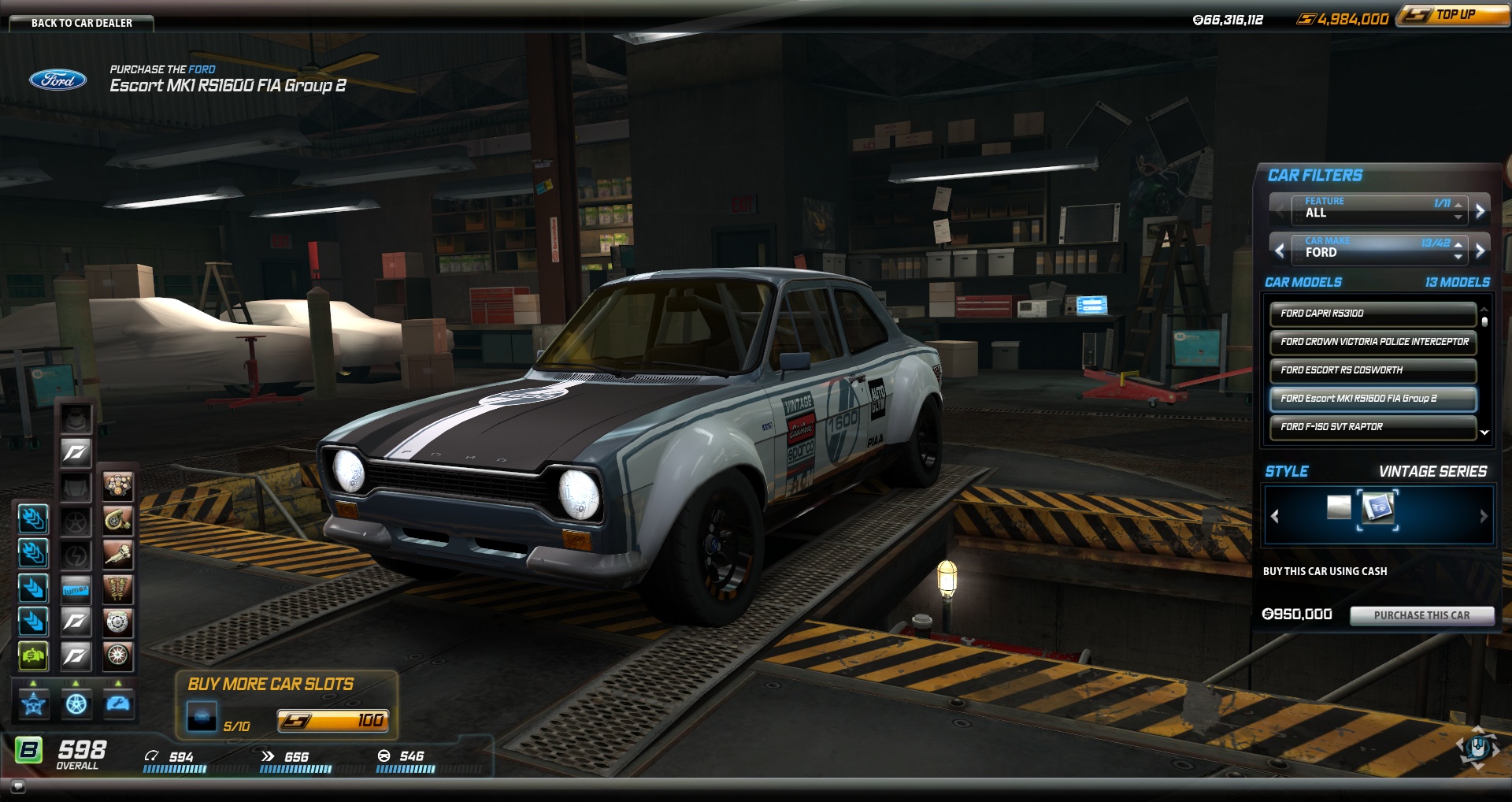The height and width of the screenshot is (802, 1512).
Task: Buy a car slot for 100 boost
Action: (332, 721)
